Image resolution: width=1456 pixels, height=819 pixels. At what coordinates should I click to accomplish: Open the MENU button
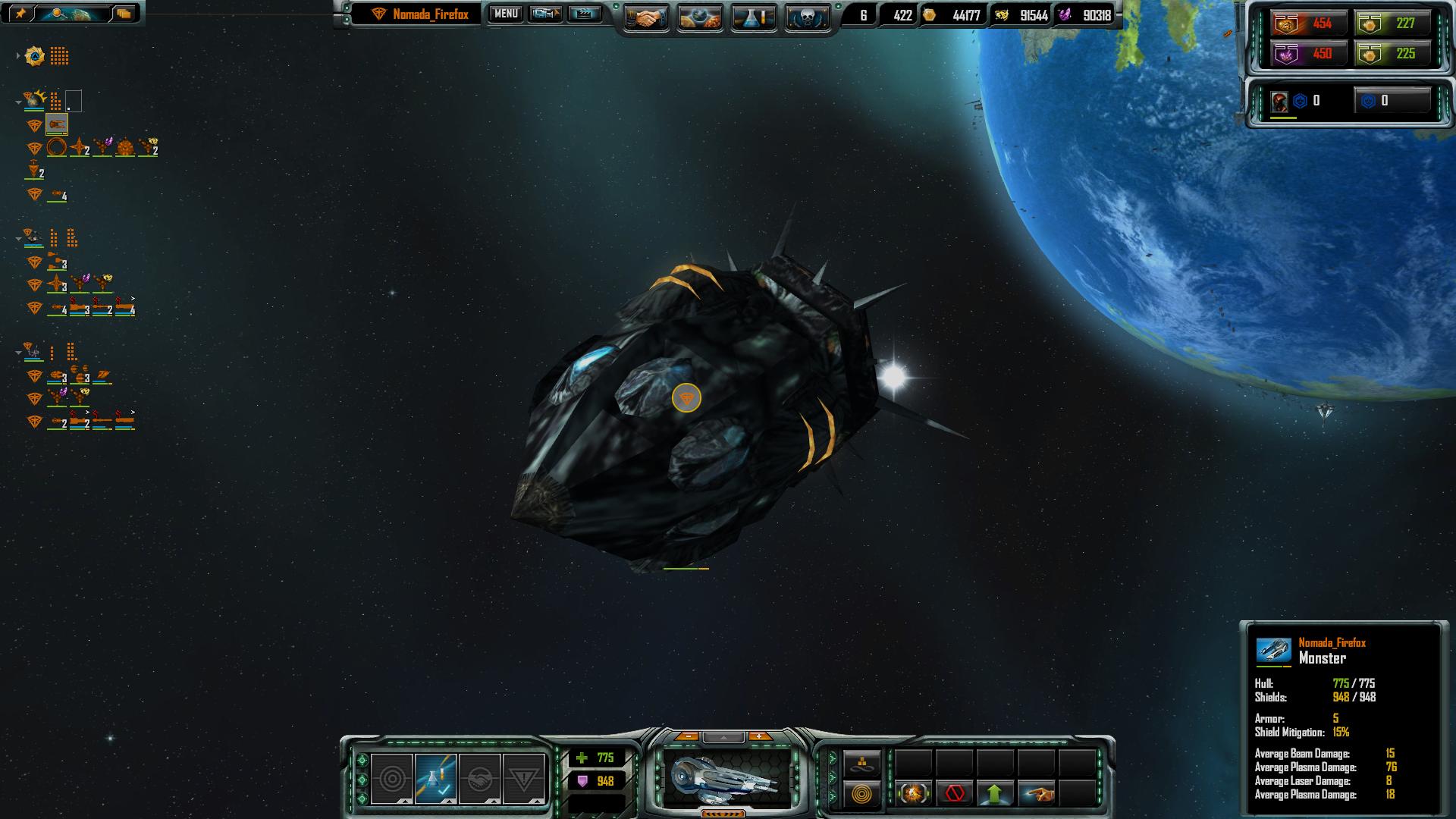tap(505, 14)
